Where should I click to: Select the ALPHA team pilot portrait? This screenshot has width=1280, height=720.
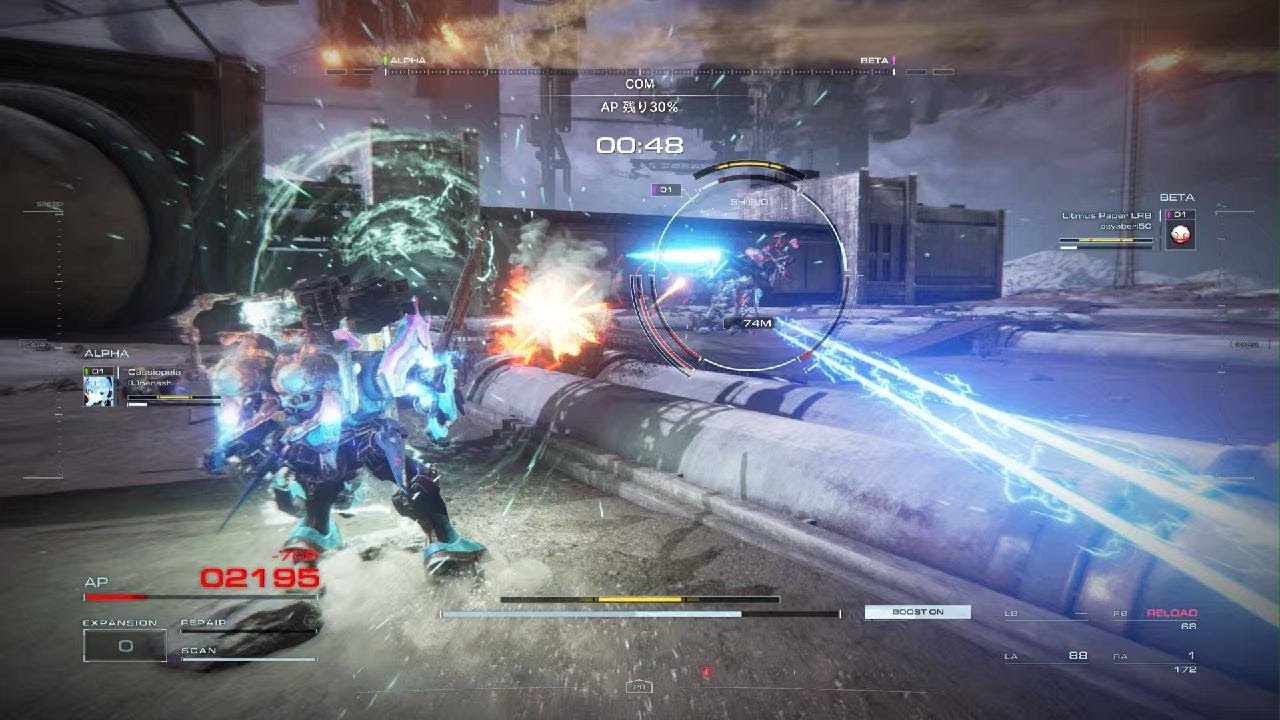tap(102, 386)
